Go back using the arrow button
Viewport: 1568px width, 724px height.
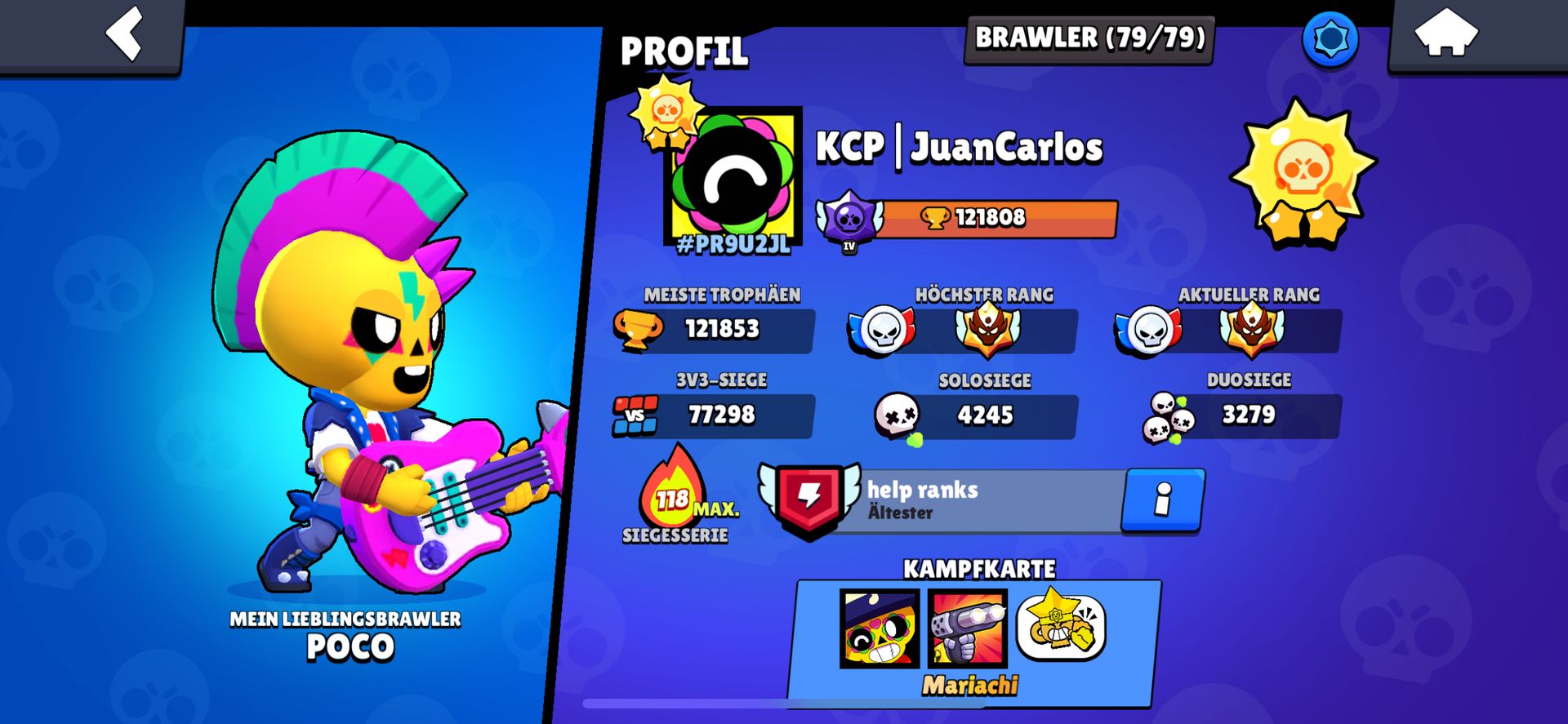click(x=124, y=34)
